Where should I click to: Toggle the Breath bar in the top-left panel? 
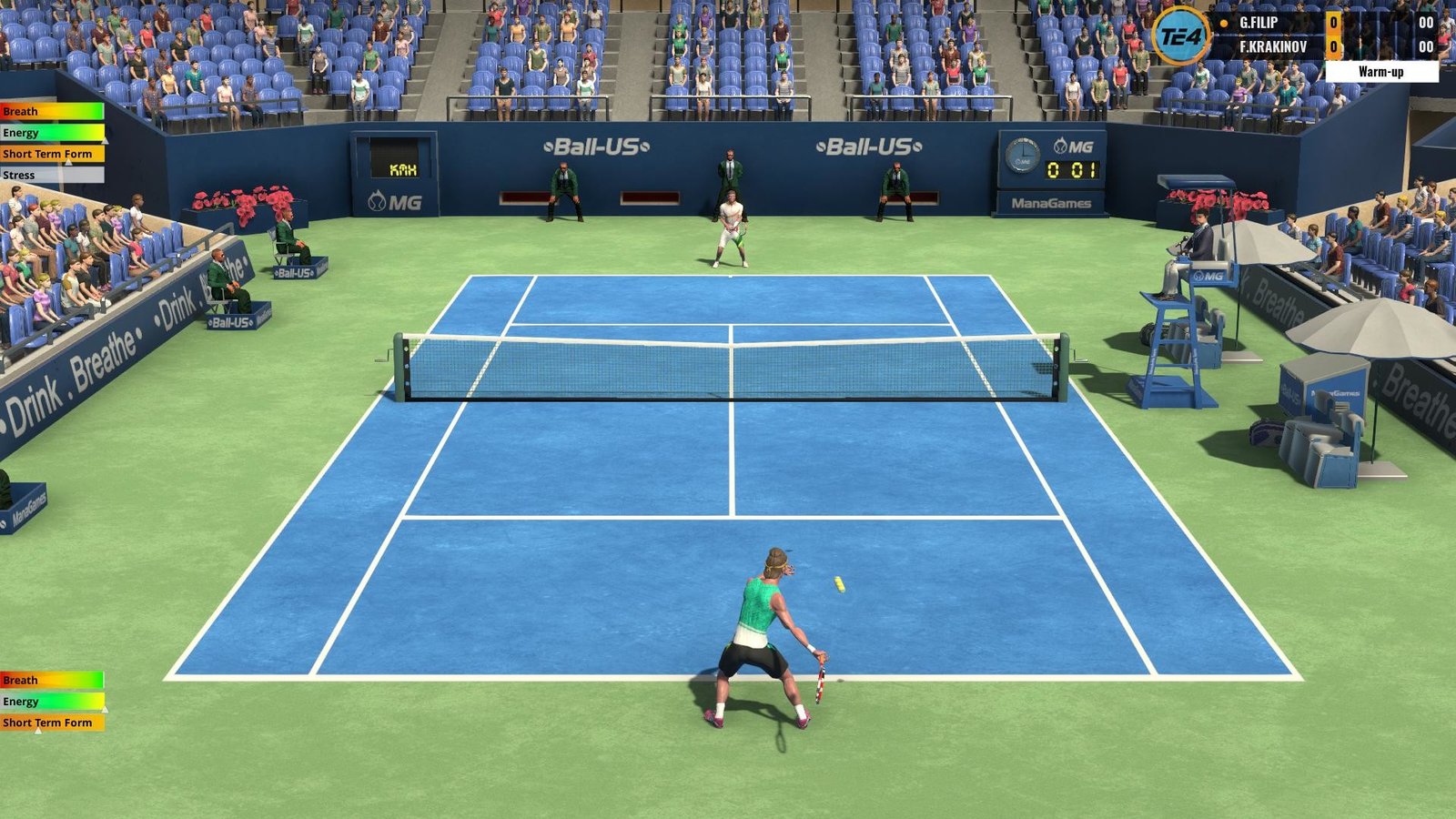coord(50,111)
